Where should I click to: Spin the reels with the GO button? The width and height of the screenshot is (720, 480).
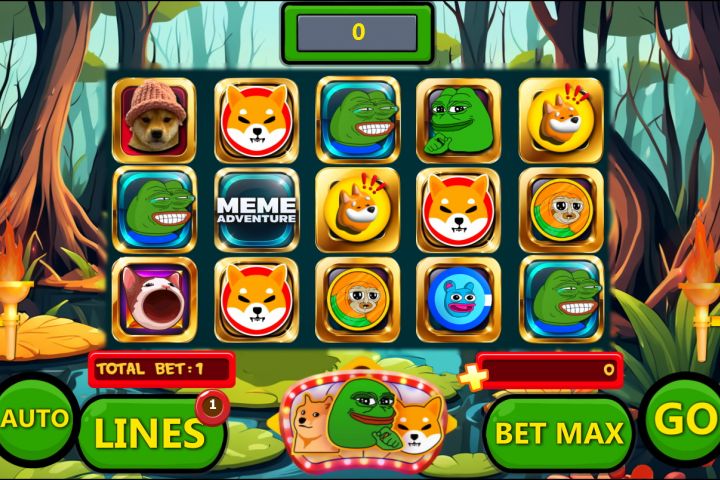(x=683, y=421)
